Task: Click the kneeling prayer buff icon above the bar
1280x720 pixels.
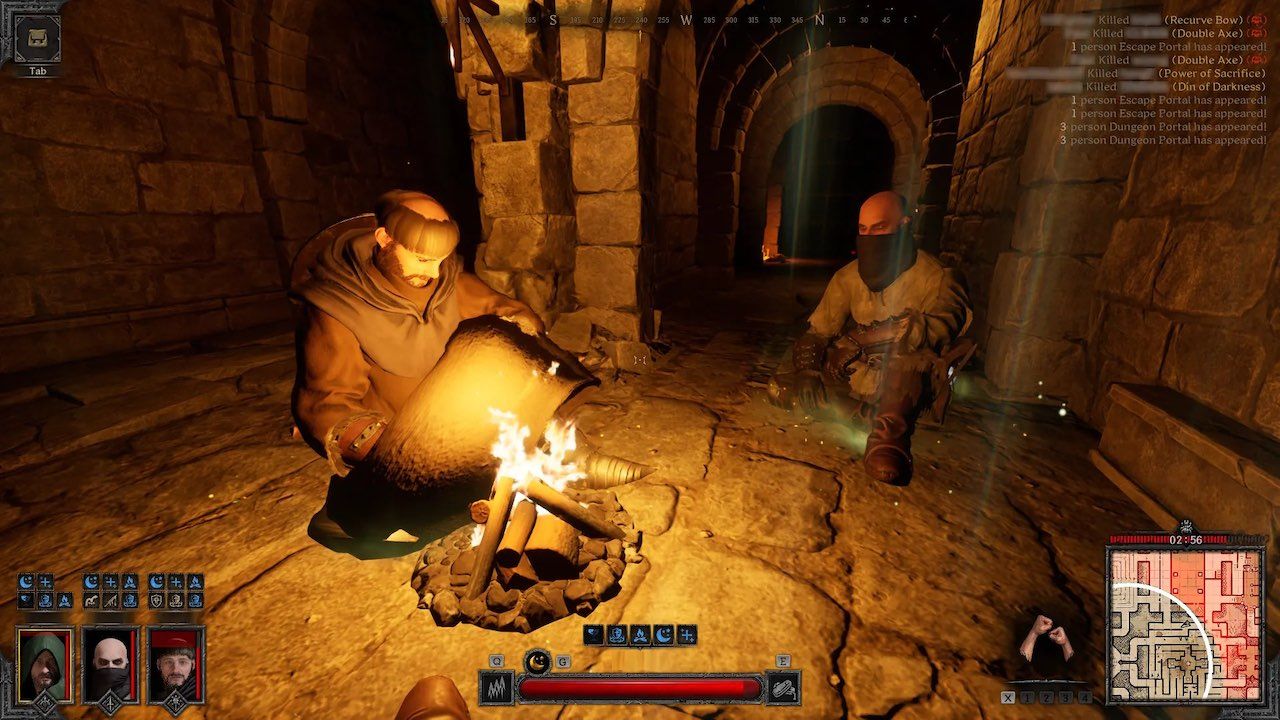Action: pos(617,635)
